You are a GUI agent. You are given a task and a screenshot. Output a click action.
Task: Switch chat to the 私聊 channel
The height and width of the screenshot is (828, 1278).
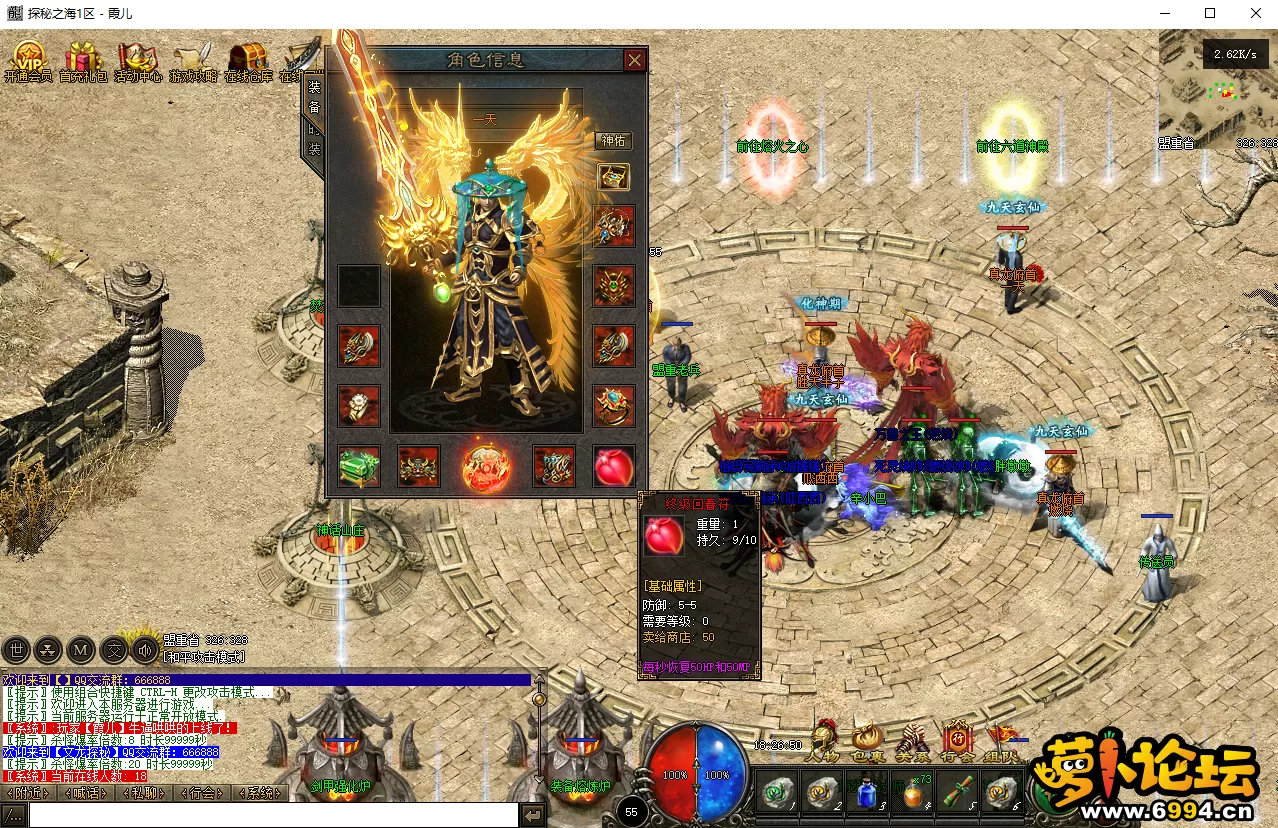[x=145, y=793]
